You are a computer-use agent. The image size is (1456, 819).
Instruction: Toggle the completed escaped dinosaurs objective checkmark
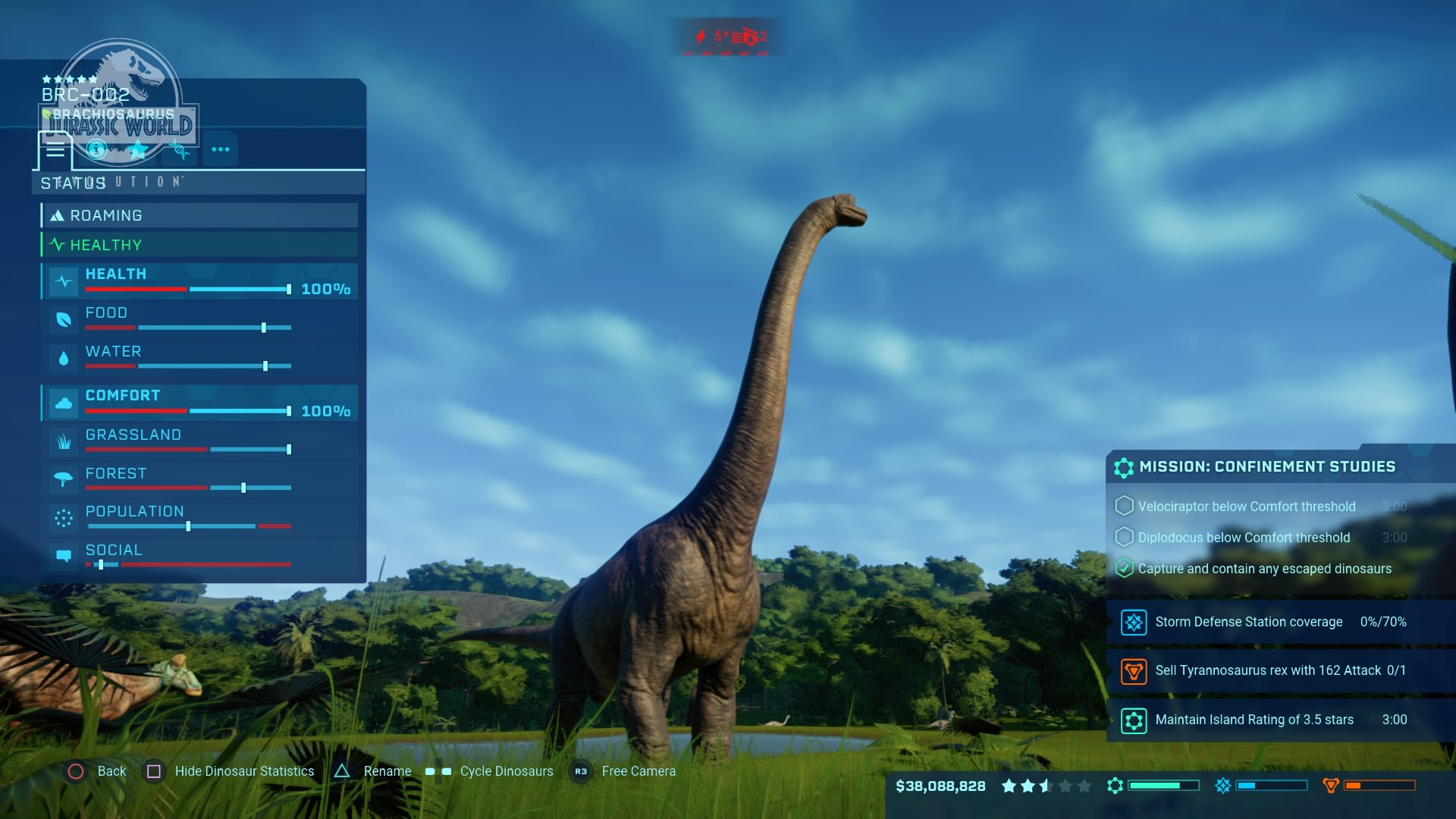(1125, 569)
